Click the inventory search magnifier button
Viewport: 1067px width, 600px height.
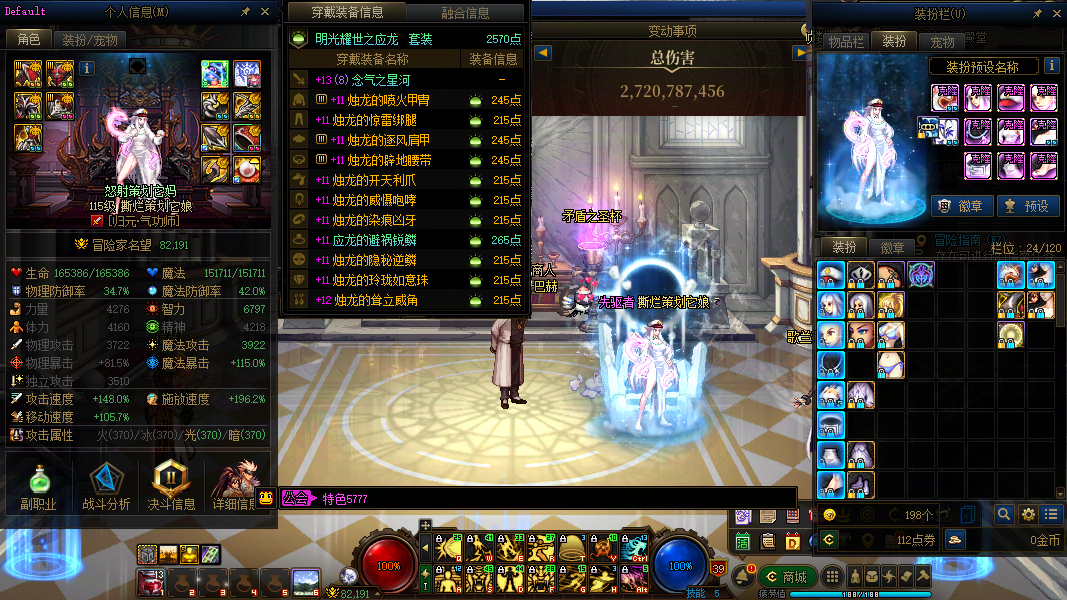tap(1004, 514)
